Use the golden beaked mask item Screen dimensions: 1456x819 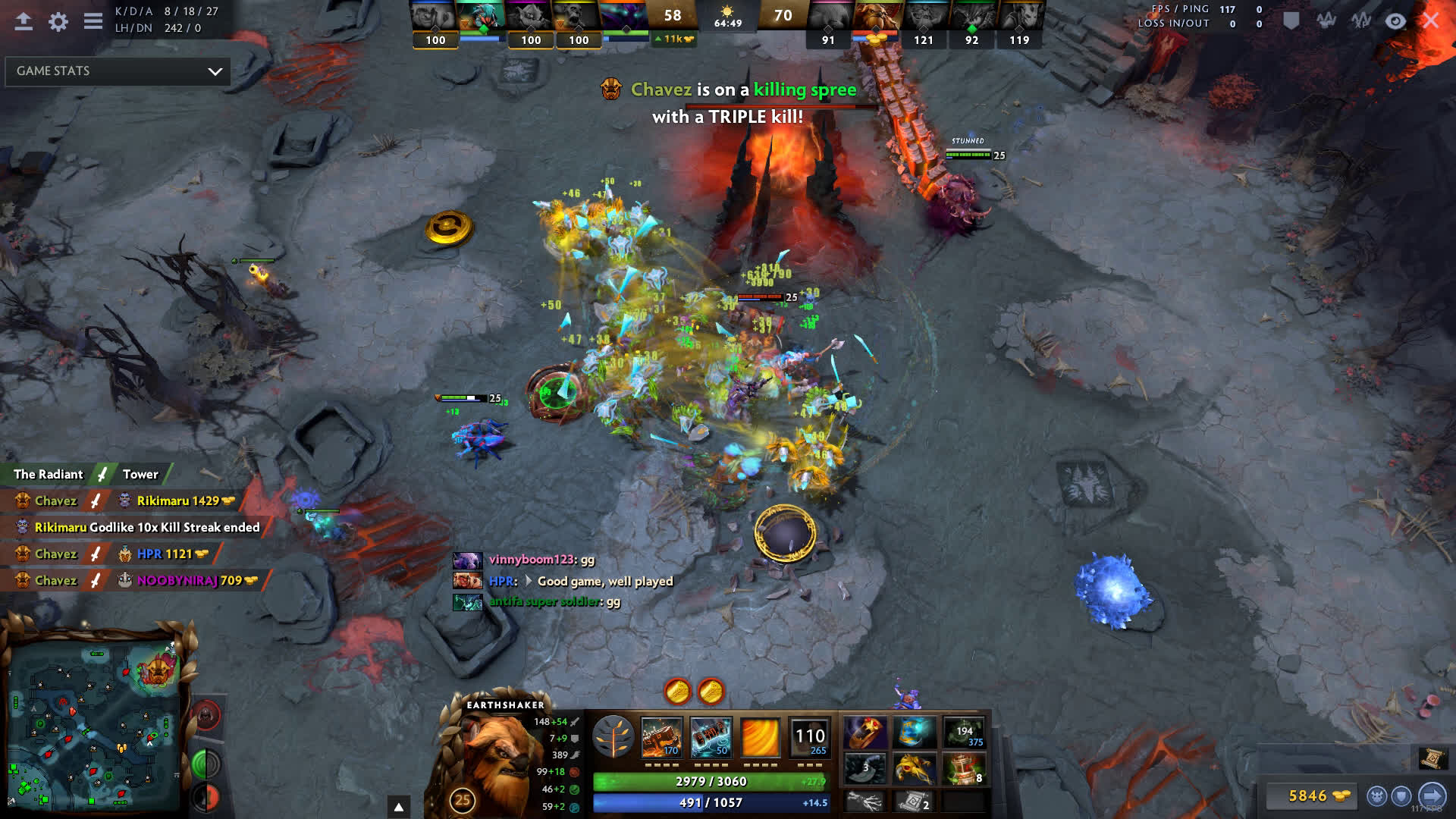pos(914,768)
